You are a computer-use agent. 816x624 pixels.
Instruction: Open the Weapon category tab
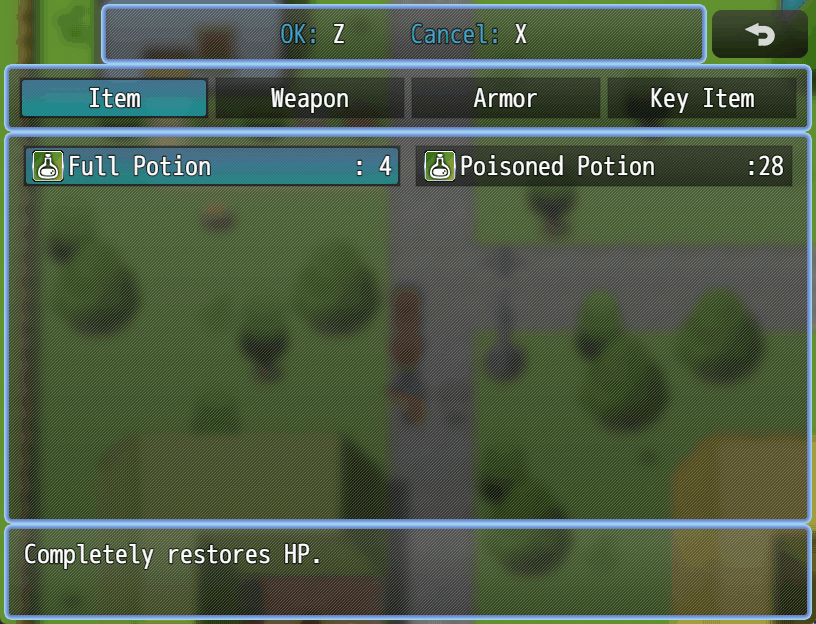[310, 99]
